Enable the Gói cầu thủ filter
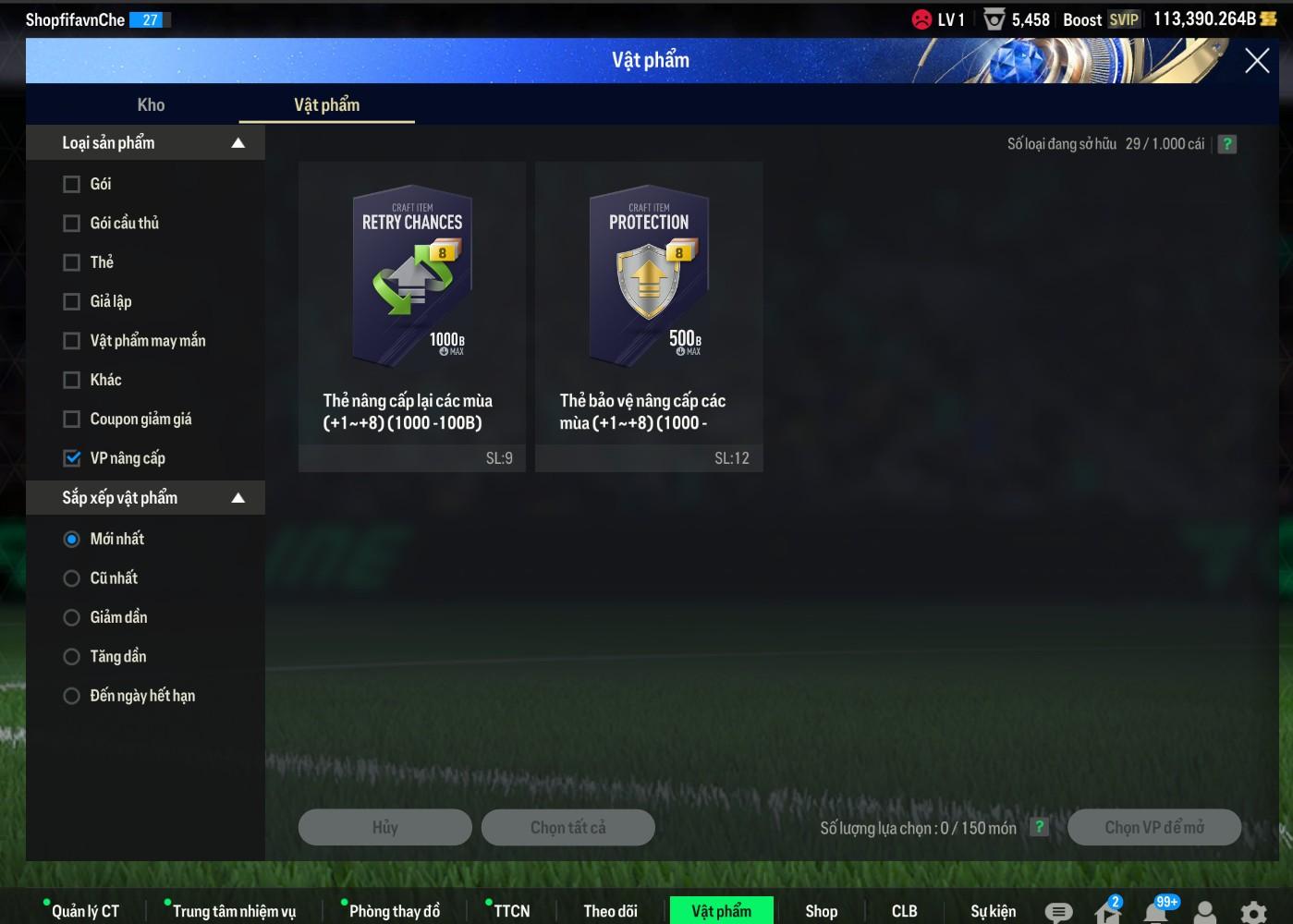Screen dimensions: 1293x924 click(71, 224)
